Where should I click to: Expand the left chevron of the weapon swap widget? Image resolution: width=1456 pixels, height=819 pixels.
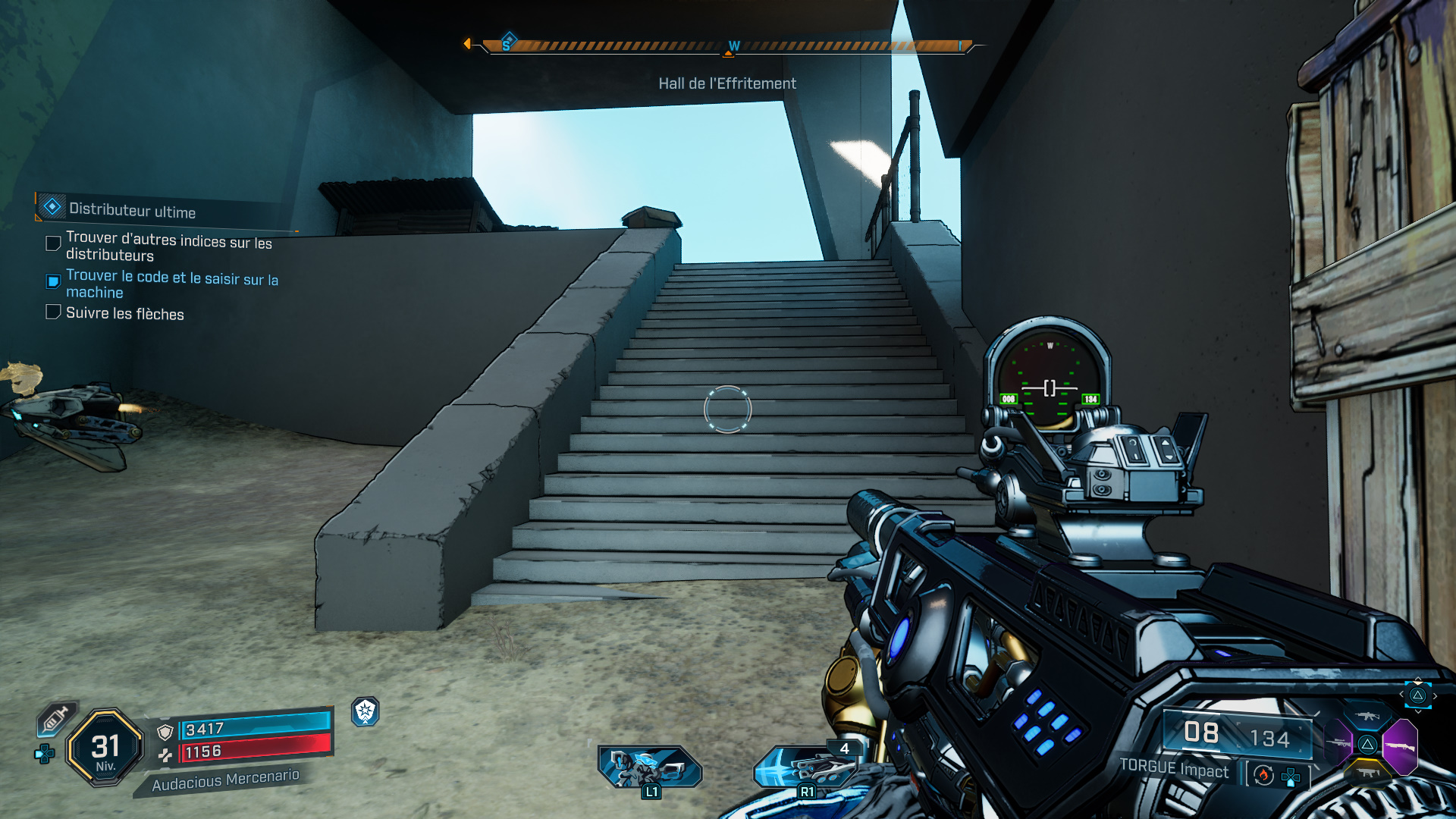point(1401,694)
